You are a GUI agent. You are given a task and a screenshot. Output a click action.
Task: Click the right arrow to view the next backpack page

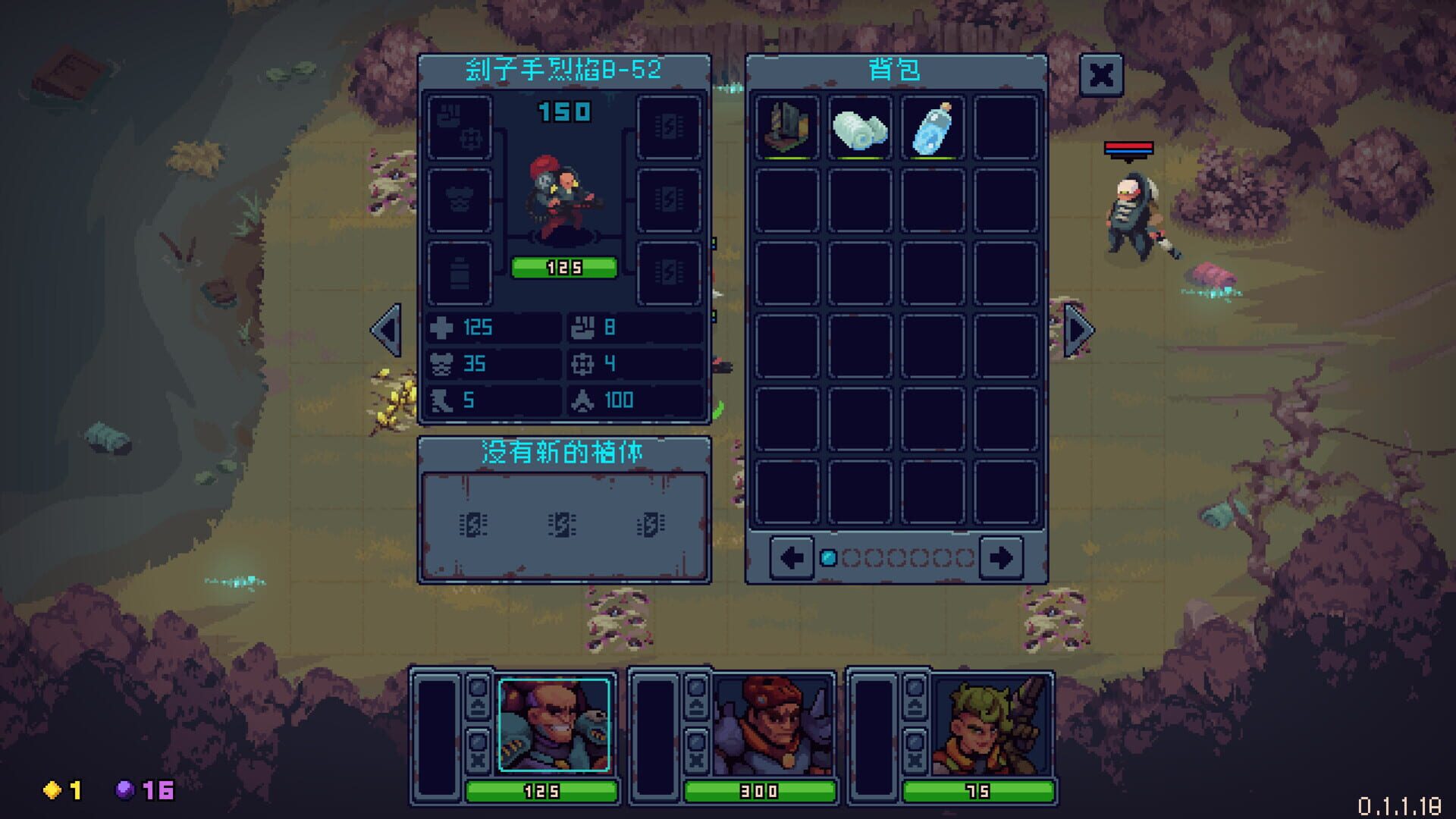pos(1003,556)
